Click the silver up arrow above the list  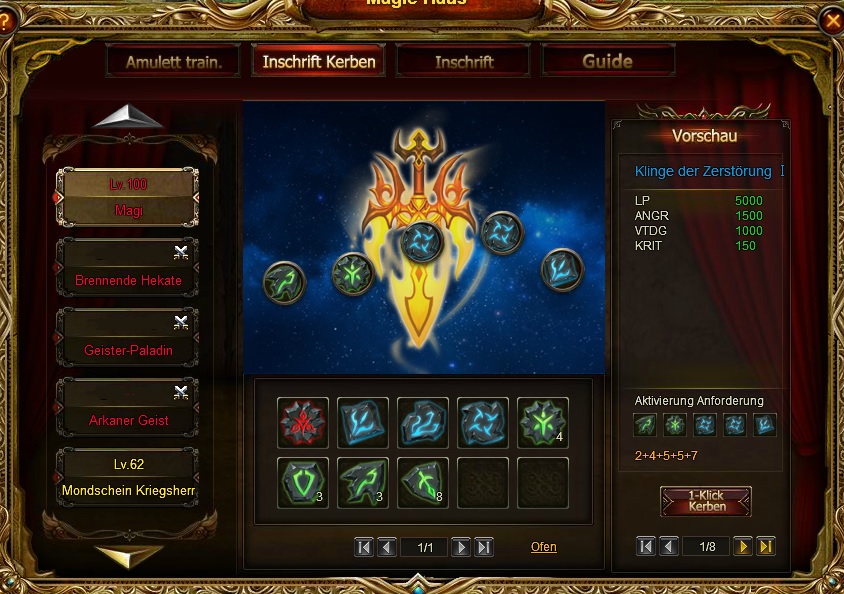pyautogui.click(x=128, y=117)
